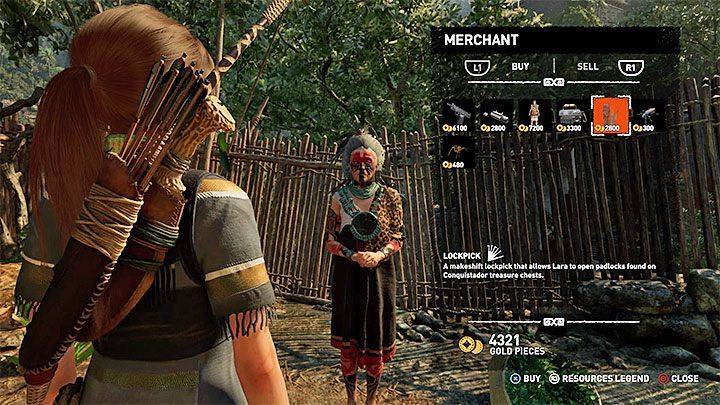The image size is (720, 405).
Task: Open the Sell tab
Action: click(x=588, y=66)
